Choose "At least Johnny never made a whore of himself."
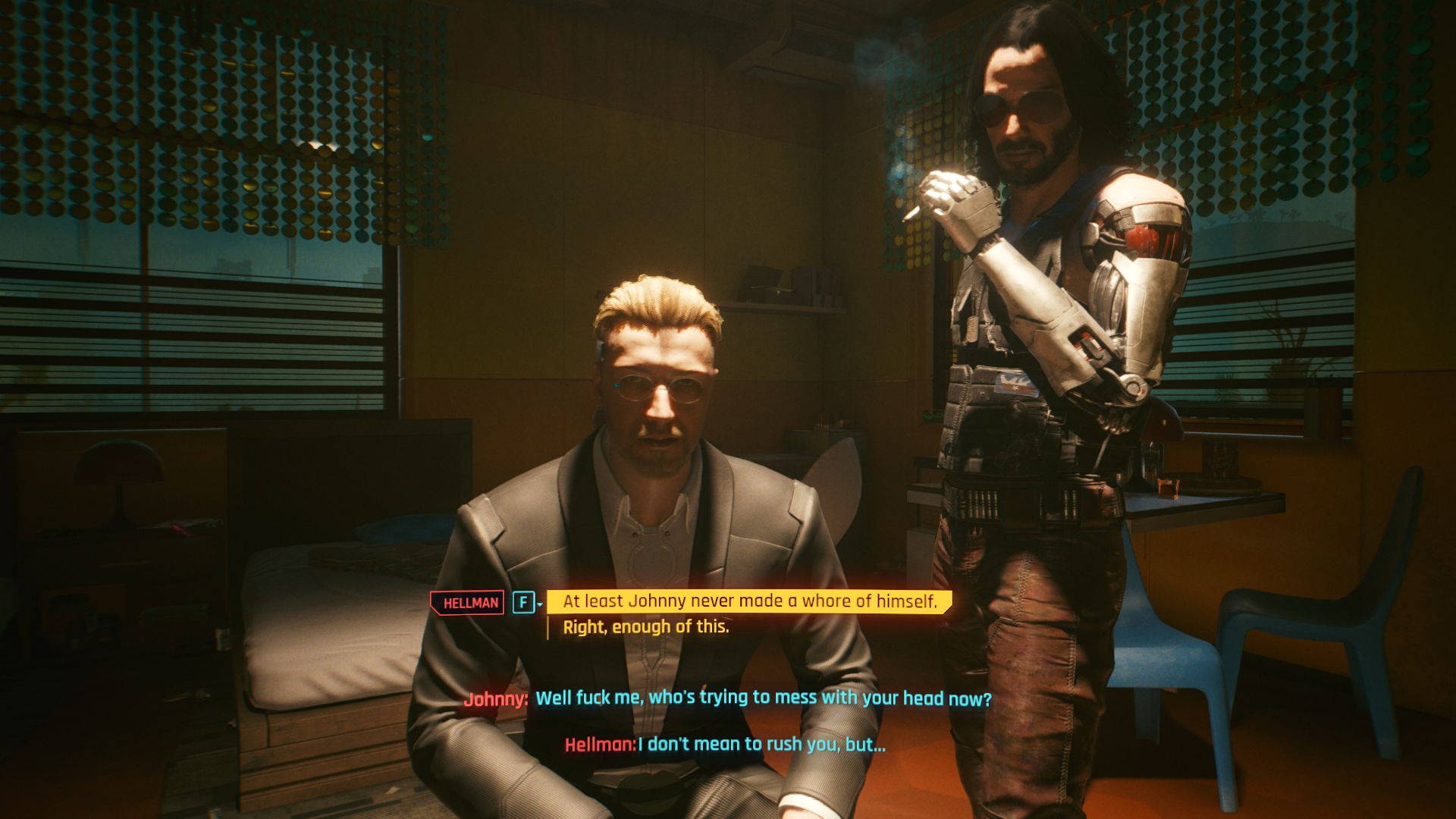The height and width of the screenshot is (819, 1456). tap(749, 602)
